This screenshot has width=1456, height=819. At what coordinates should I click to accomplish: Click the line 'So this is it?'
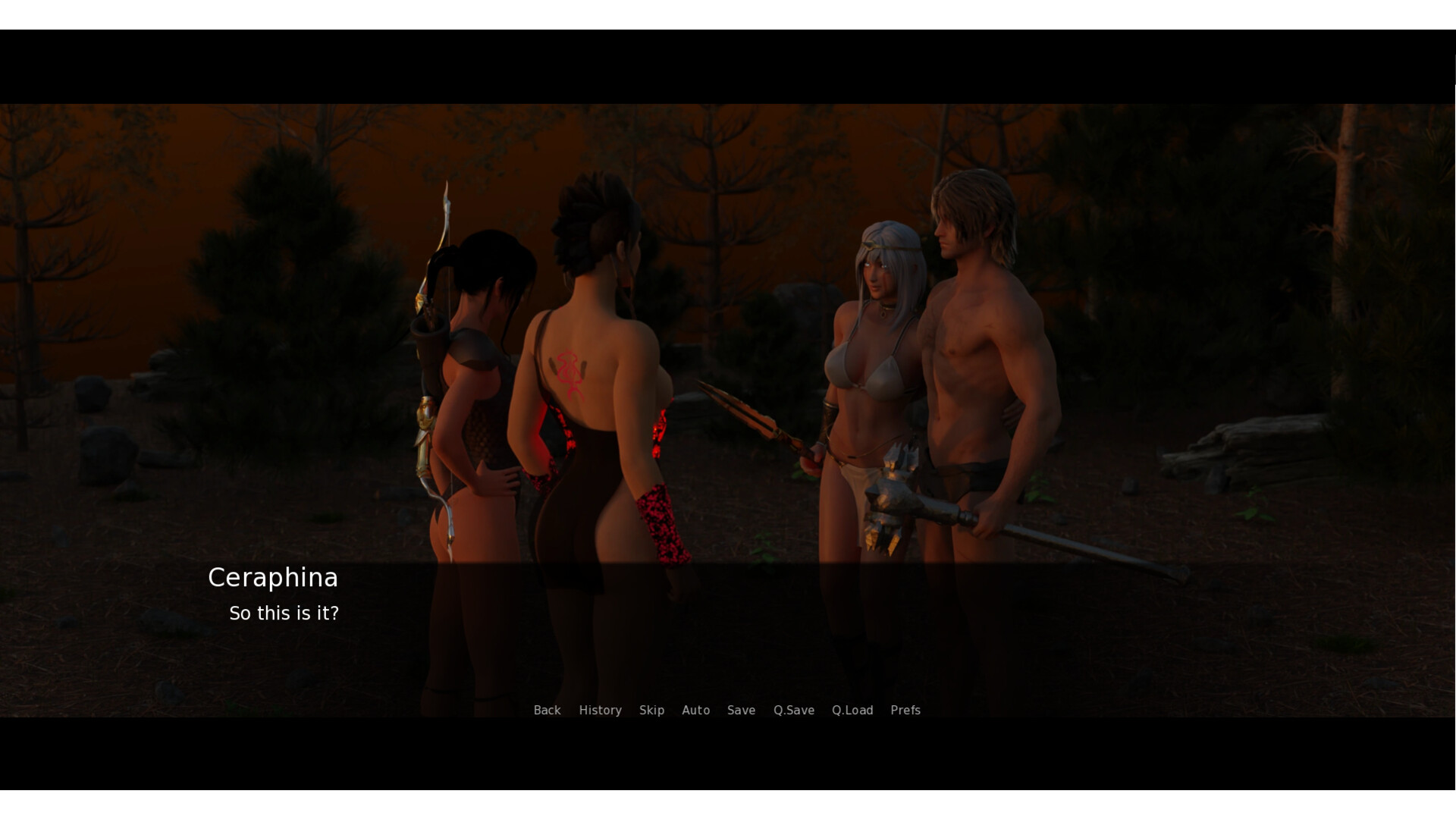point(284,613)
